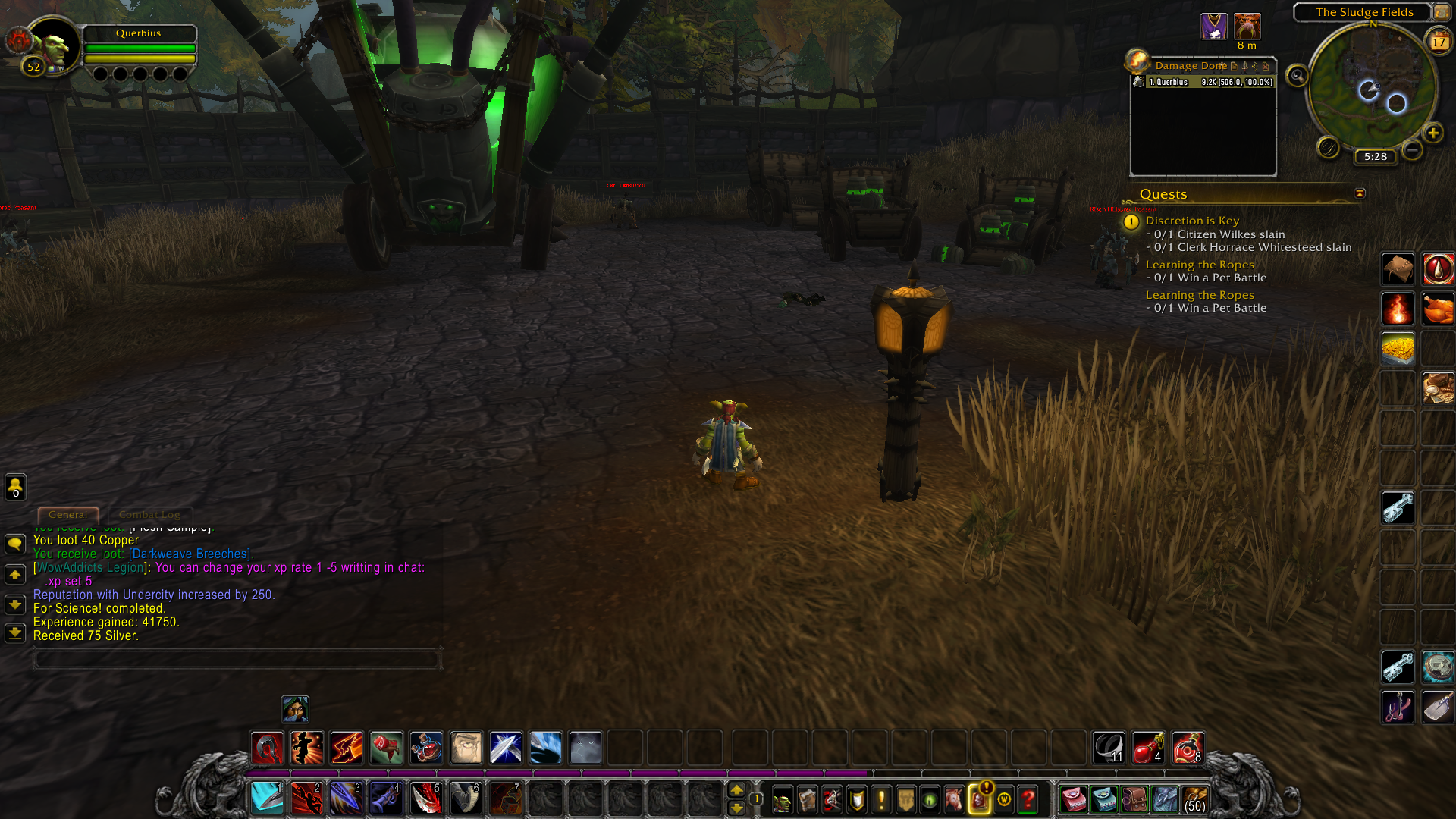Switch to the General chat tab
The height and width of the screenshot is (819, 1456).
67,515
